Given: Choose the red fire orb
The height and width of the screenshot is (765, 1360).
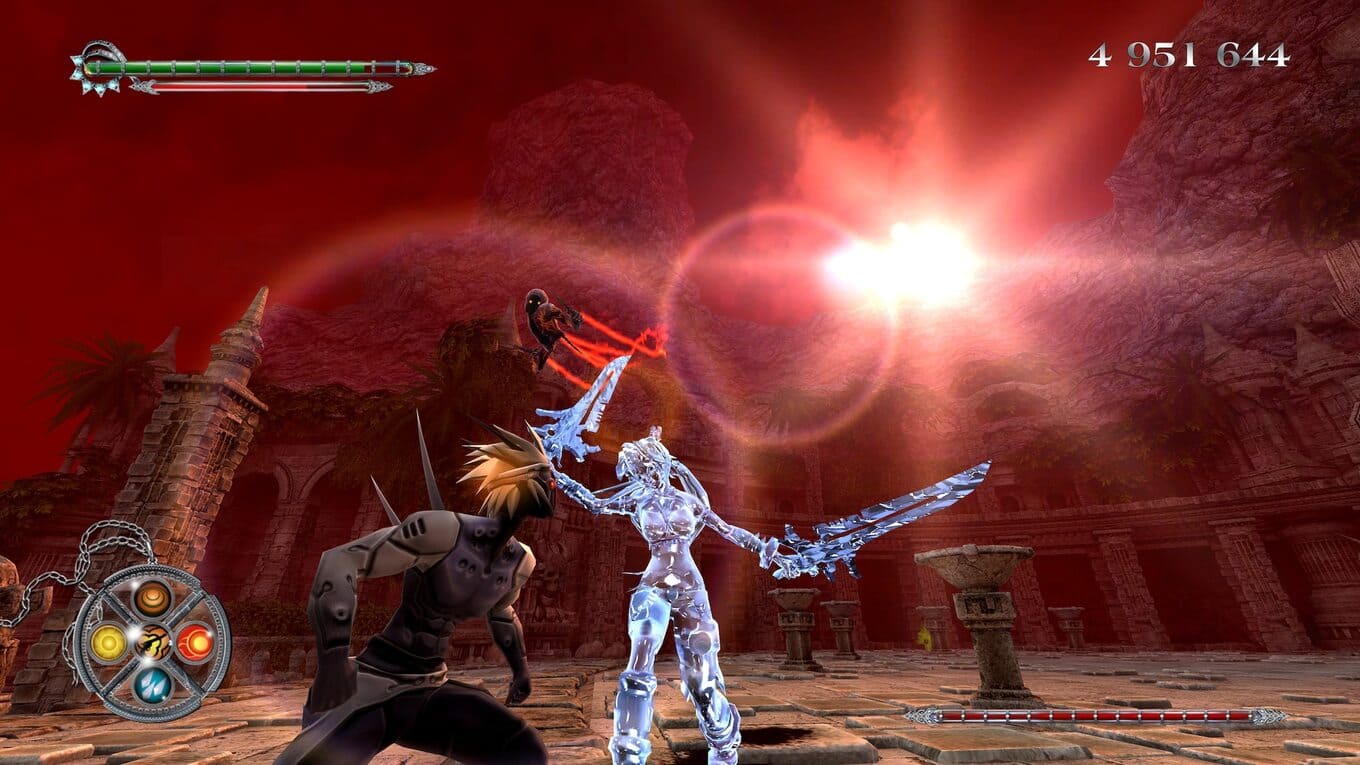Looking at the screenshot, I should (x=196, y=642).
